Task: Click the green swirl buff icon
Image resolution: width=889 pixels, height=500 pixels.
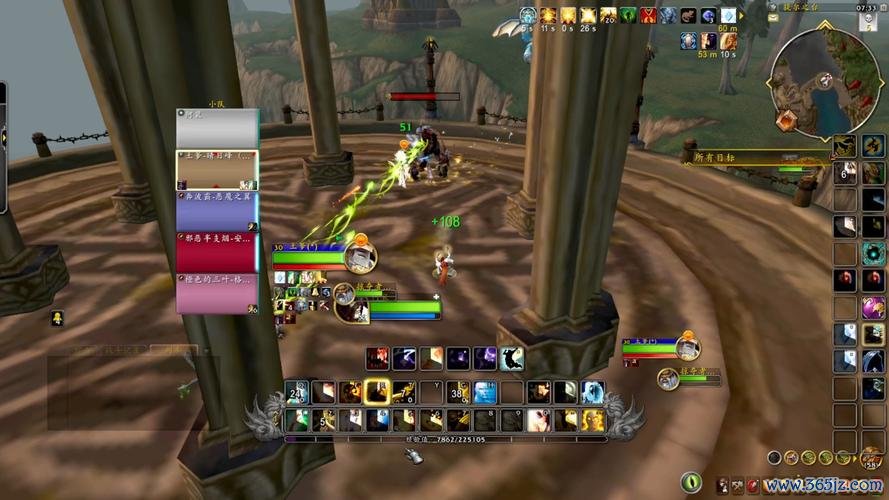Action: [628, 15]
